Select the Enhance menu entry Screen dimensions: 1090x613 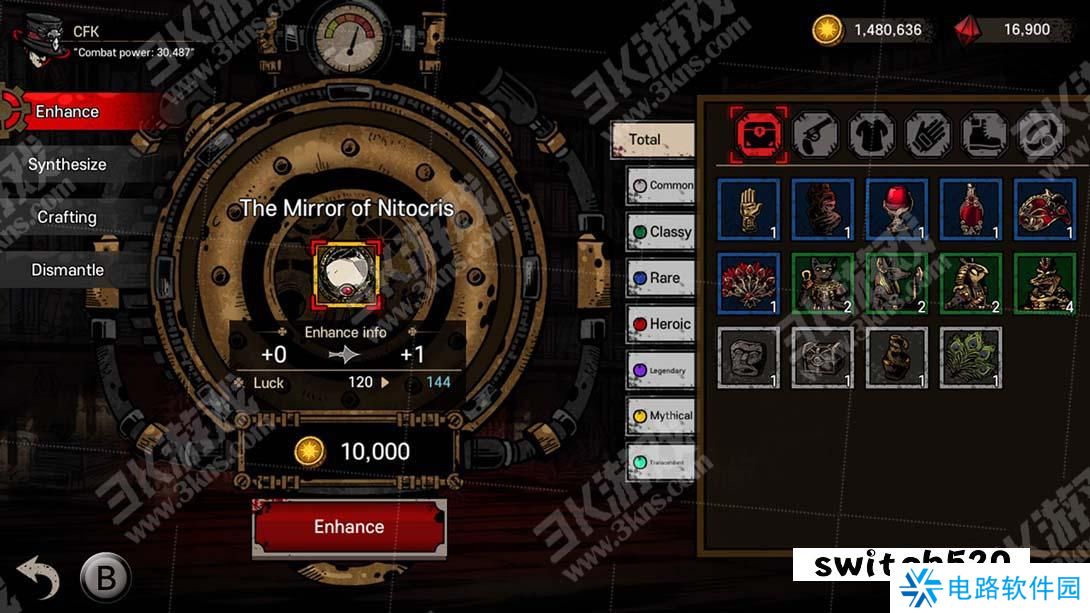tap(67, 112)
